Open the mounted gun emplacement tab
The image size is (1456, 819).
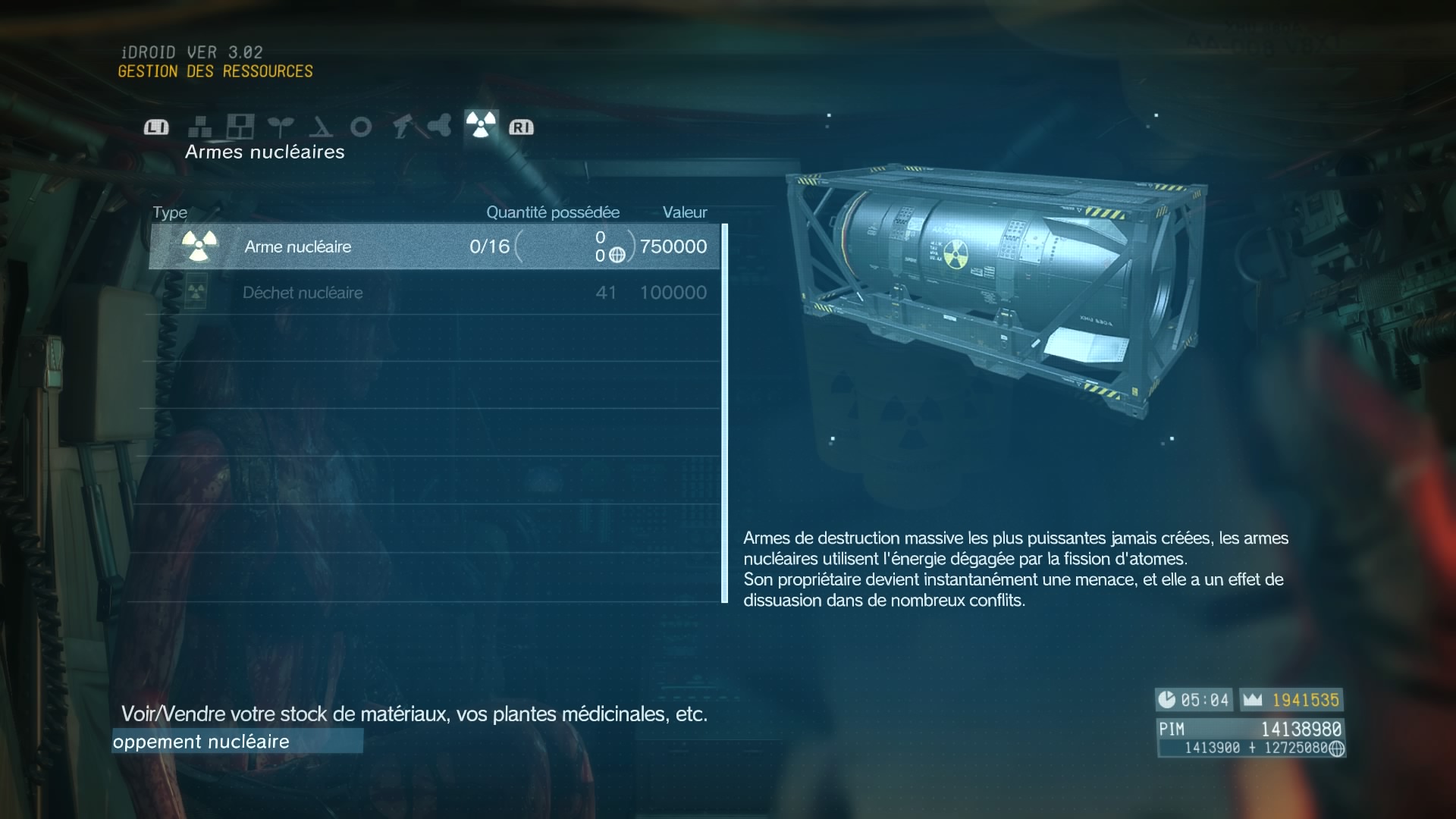pos(401,127)
